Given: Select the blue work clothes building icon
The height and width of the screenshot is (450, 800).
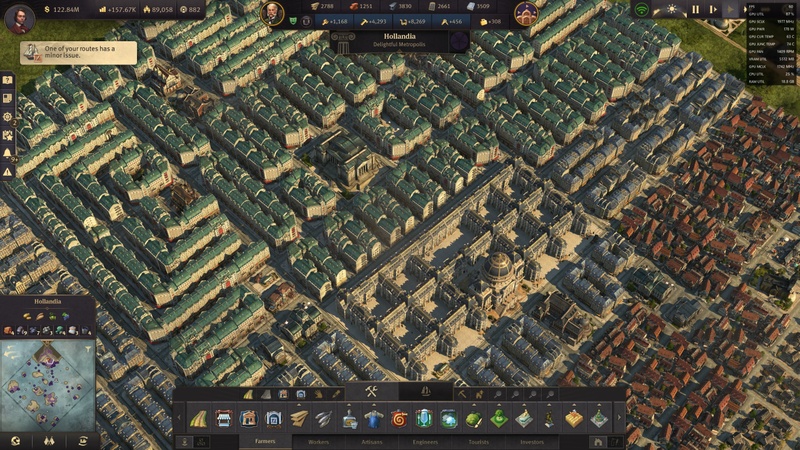Looking at the screenshot, I should tap(374, 418).
